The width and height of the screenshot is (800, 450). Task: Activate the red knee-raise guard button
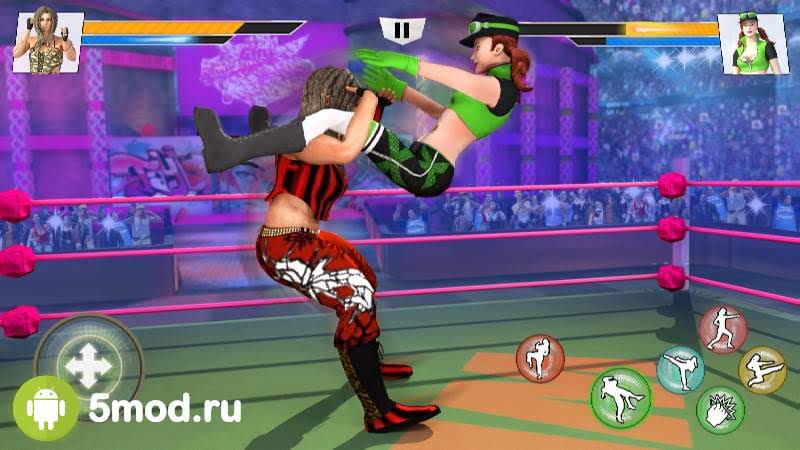coord(540,358)
